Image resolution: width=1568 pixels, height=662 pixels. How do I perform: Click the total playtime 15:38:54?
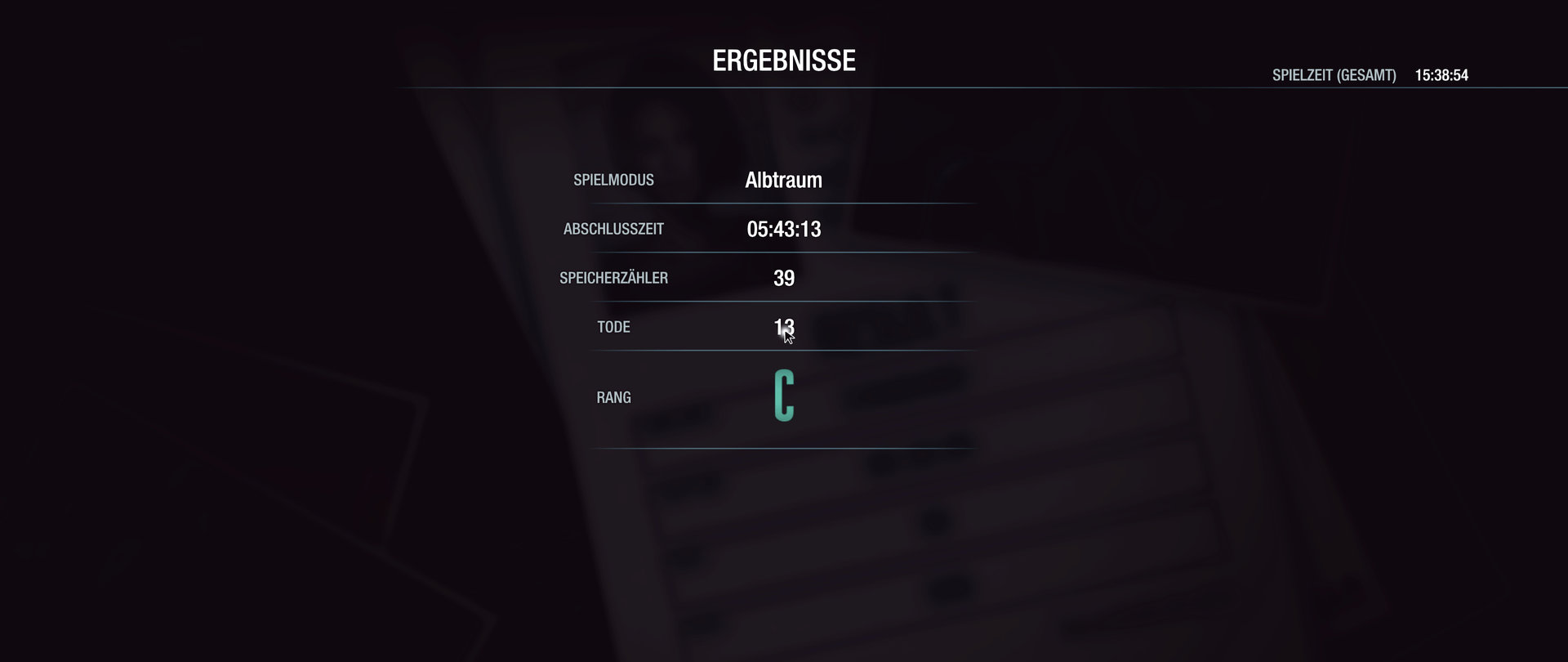tap(1441, 76)
